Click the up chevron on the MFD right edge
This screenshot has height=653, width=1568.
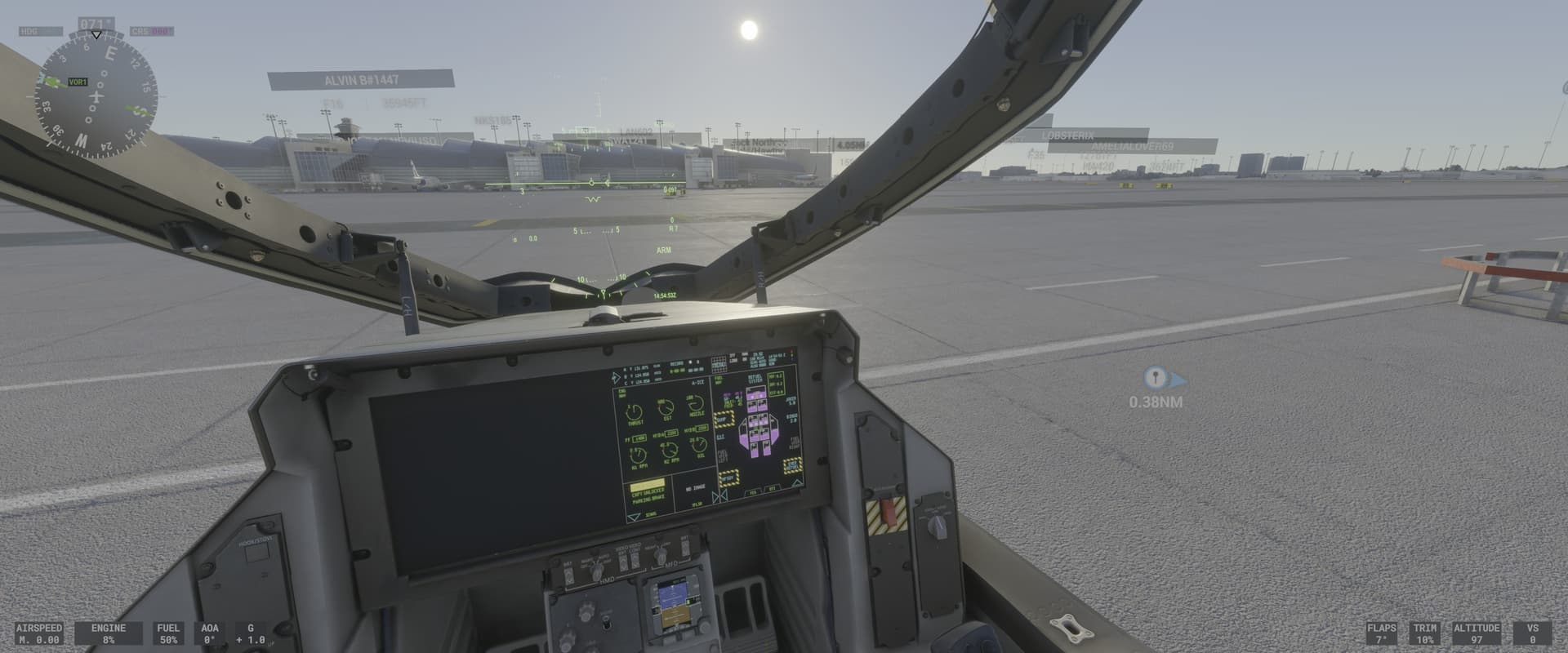[798, 482]
